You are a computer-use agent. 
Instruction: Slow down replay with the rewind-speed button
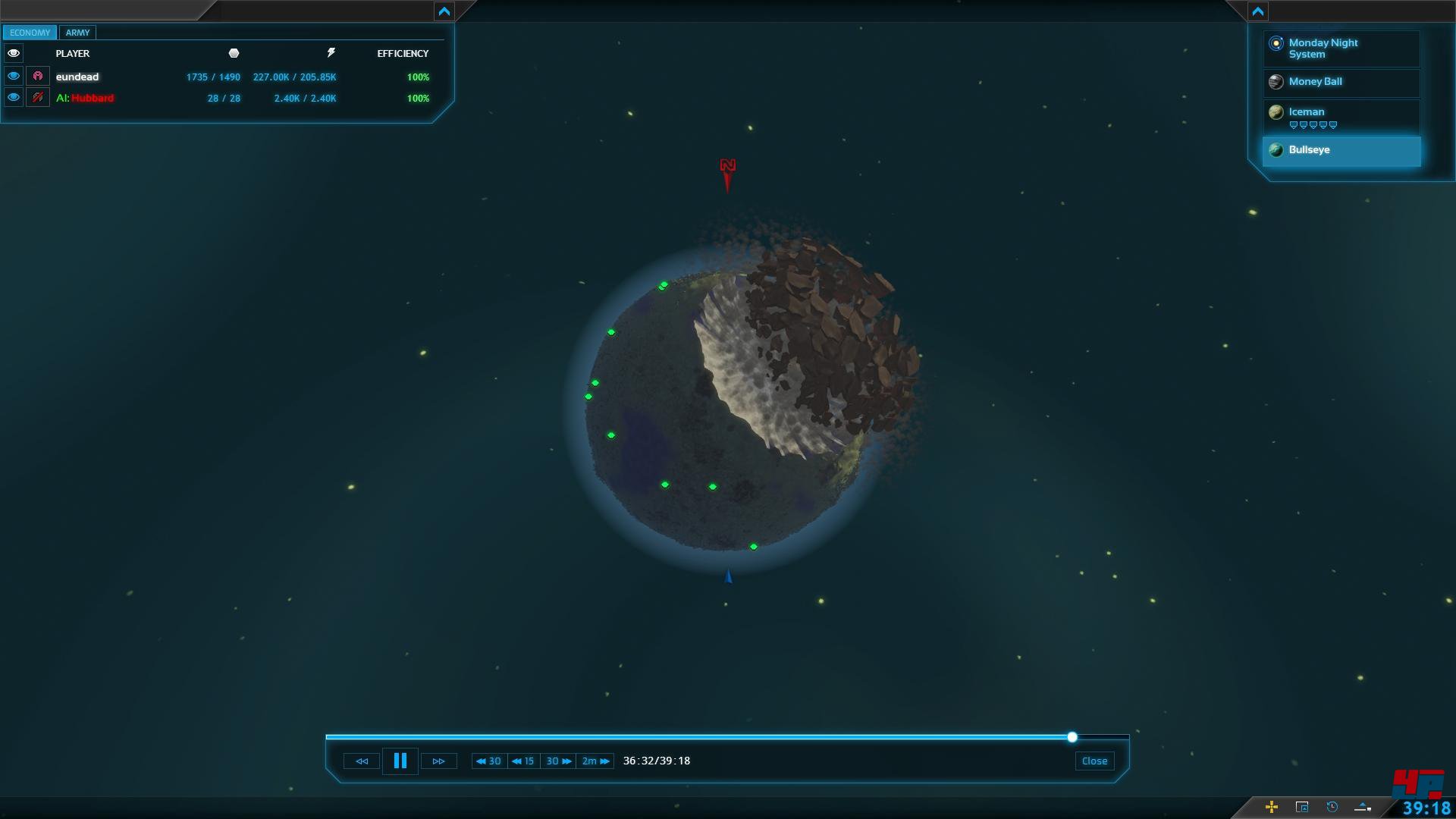coord(362,761)
